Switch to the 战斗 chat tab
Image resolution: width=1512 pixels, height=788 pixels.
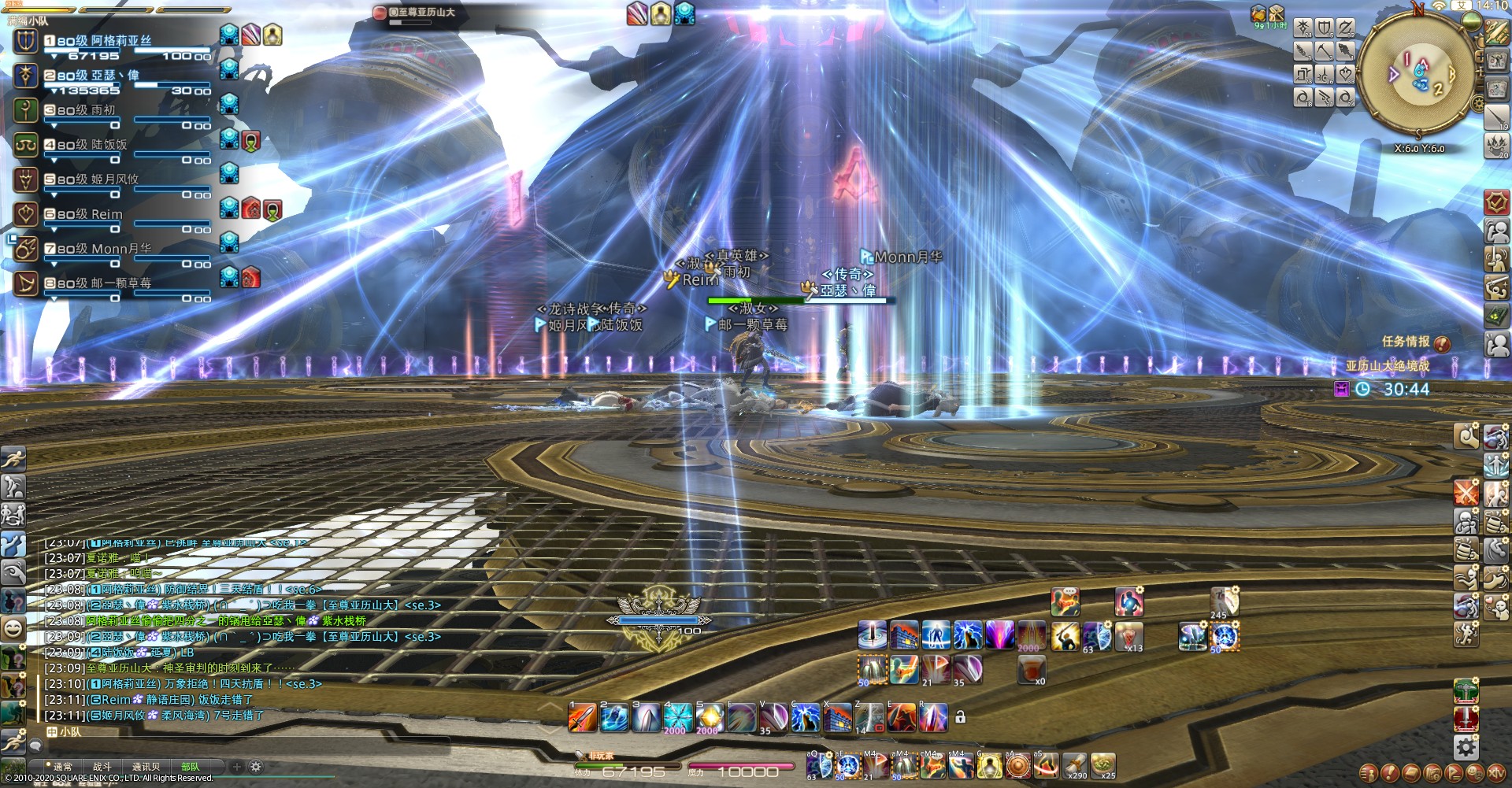pos(102,766)
